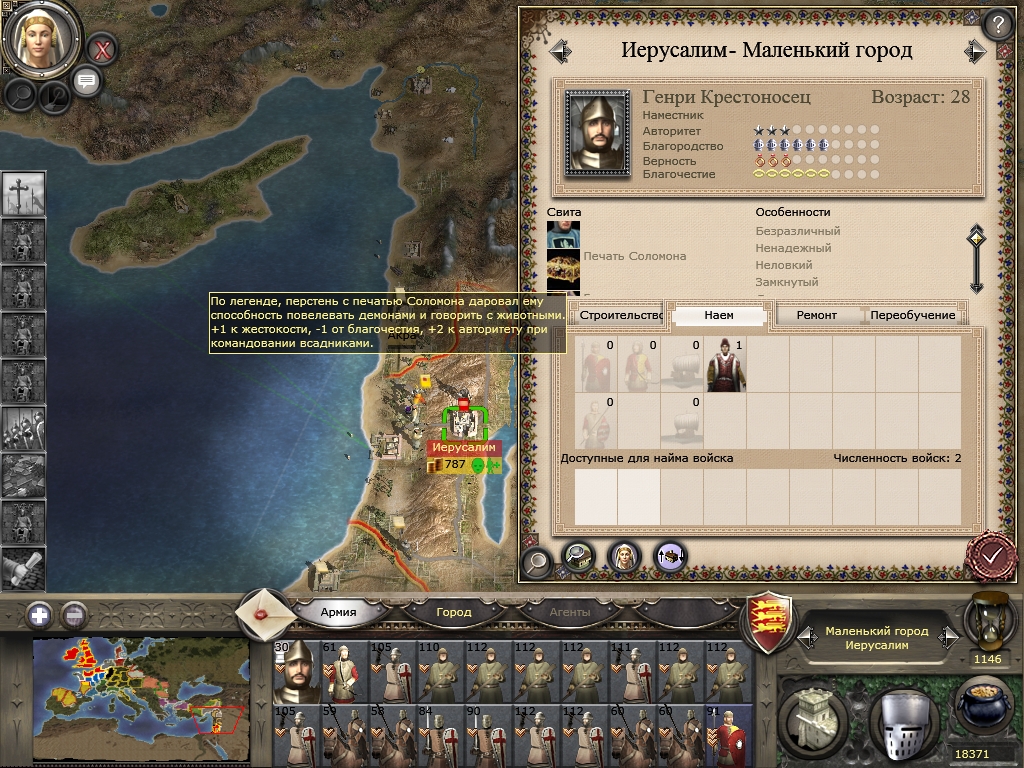Go to next settlement with right arrow
This screenshot has height=768, width=1024.
pos(975,51)
